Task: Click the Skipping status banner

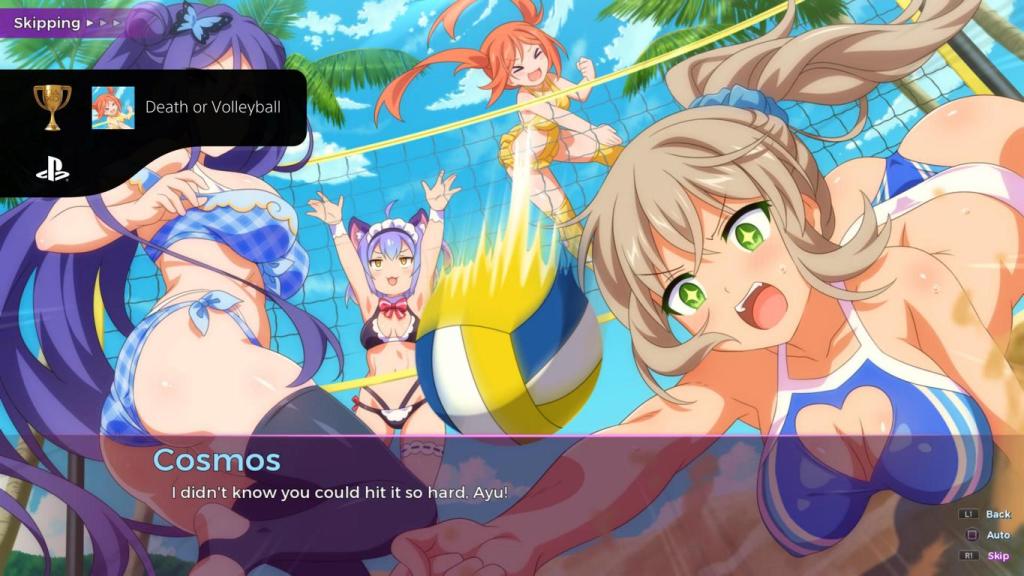Action: point(62,21)
